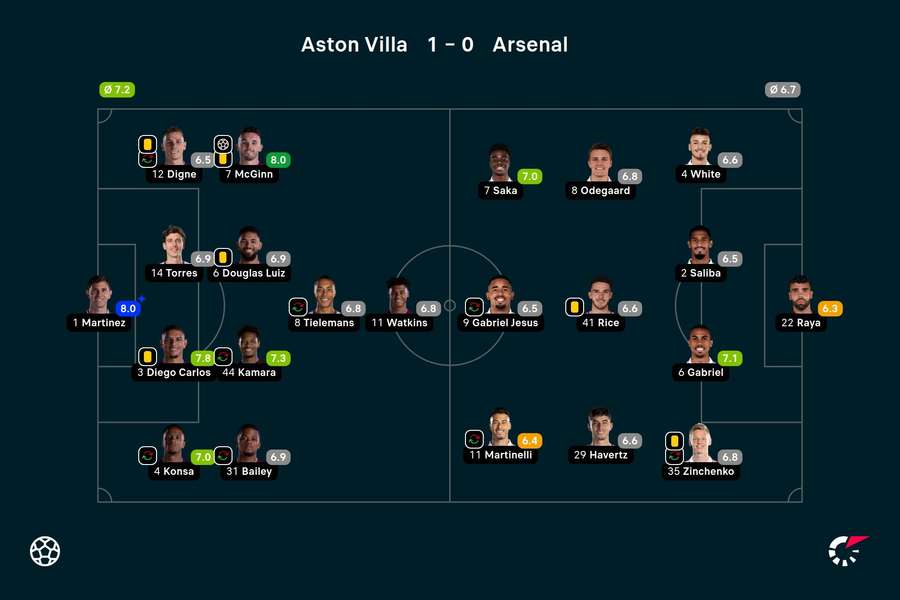Click Gabriel Jesus's portrait
This screenshot has height=600, width=900.
[499, 296]
